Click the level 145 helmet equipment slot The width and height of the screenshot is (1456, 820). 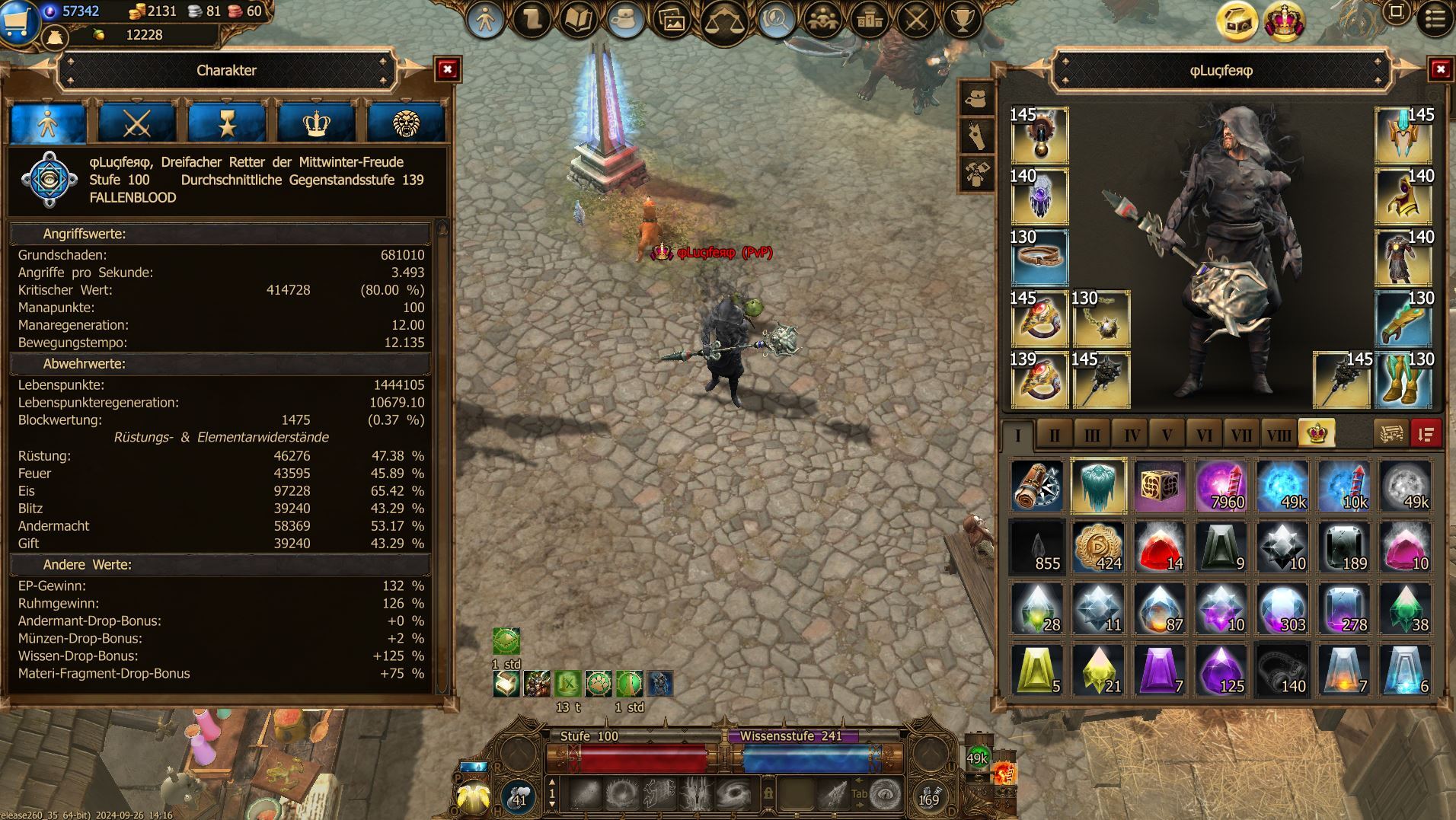pos(1403,135)
